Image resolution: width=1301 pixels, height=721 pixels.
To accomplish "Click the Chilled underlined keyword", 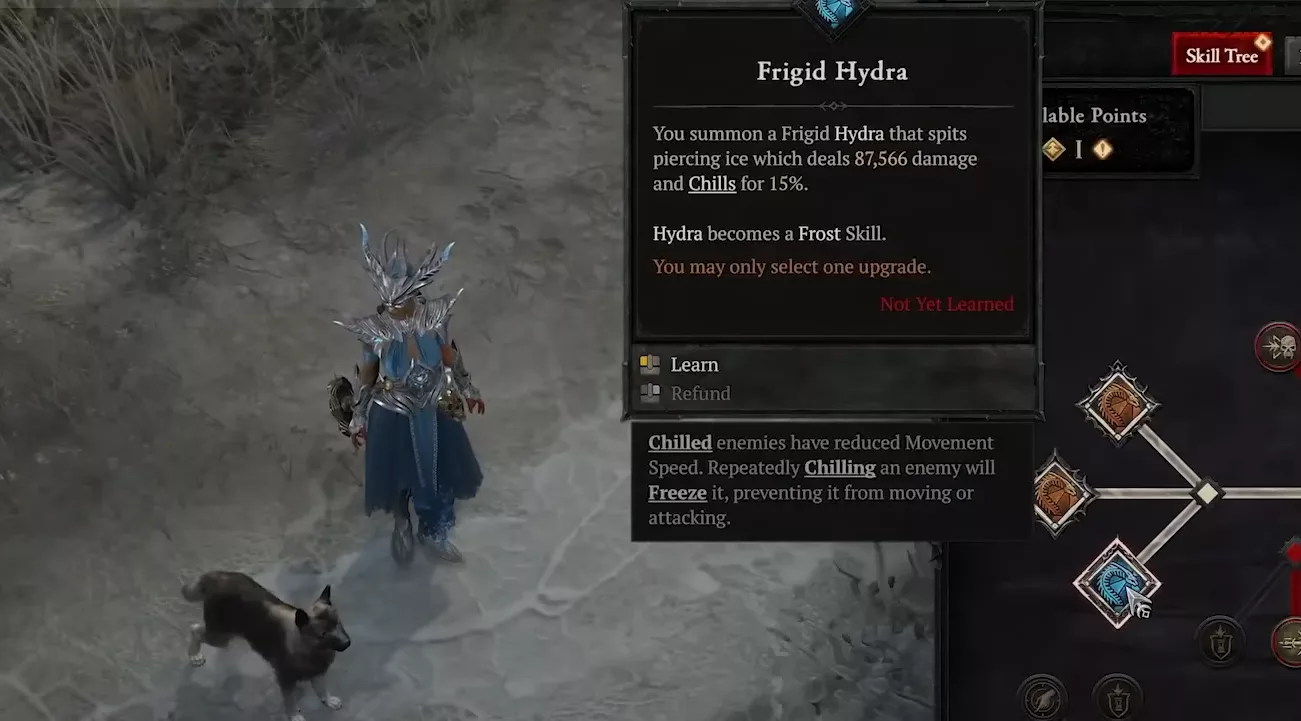I will coord(680,441).
